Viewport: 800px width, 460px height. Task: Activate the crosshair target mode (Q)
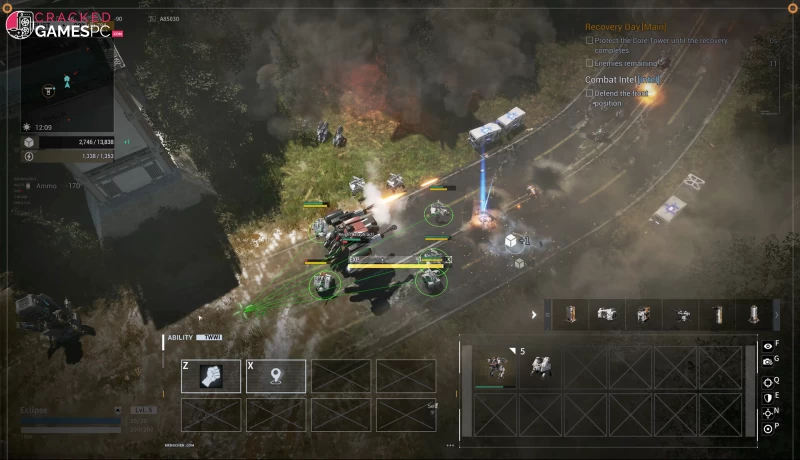(767, 381)
